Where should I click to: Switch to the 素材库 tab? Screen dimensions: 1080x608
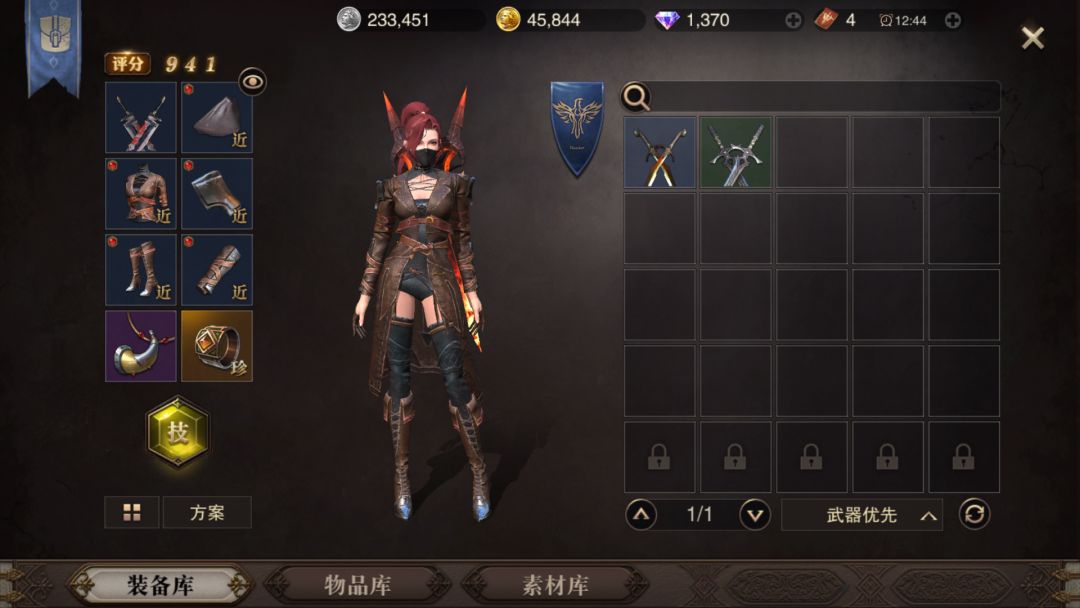click(555, 585)
